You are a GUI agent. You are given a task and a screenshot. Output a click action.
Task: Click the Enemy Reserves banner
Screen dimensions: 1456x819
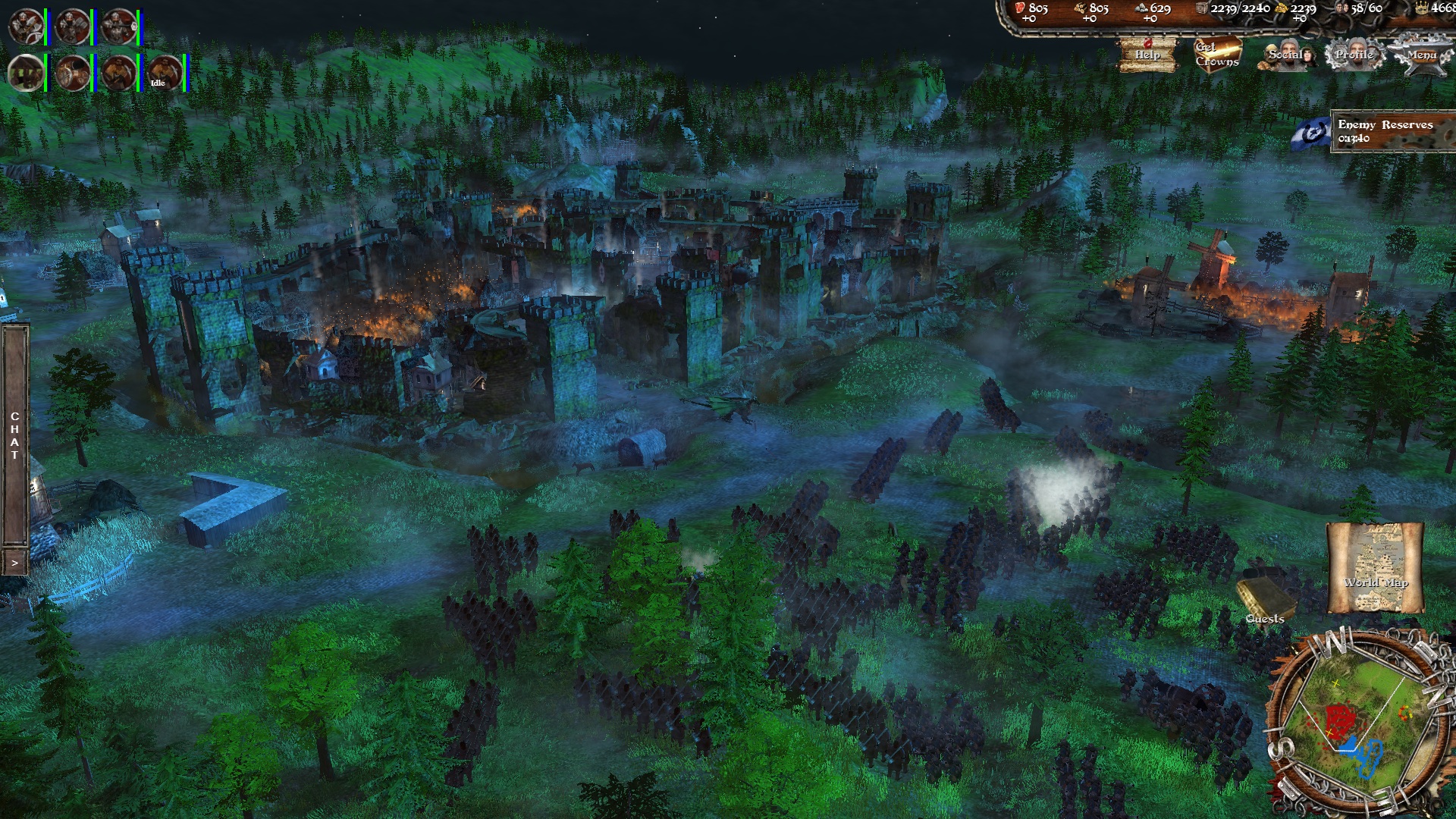pos(1383,131)
